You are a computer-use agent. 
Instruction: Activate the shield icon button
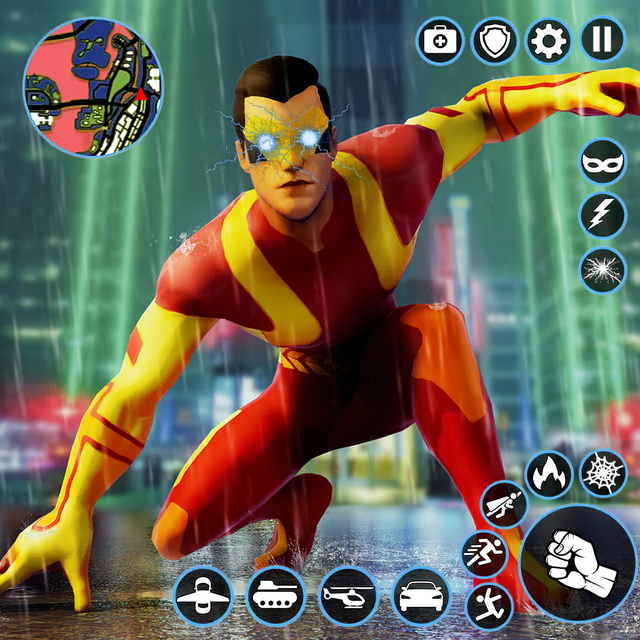pyautogui.click(x=494, y=40)
